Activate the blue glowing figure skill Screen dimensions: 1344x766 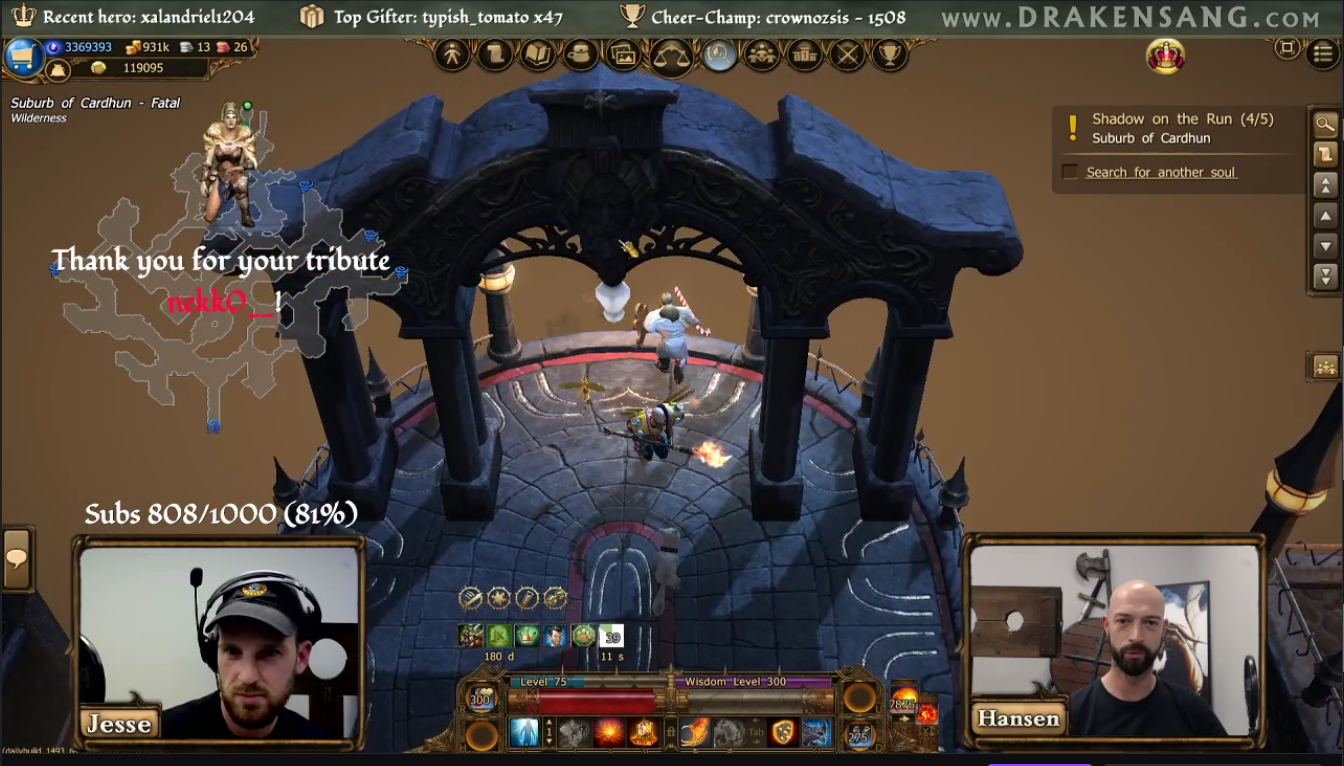pos(525,733)
